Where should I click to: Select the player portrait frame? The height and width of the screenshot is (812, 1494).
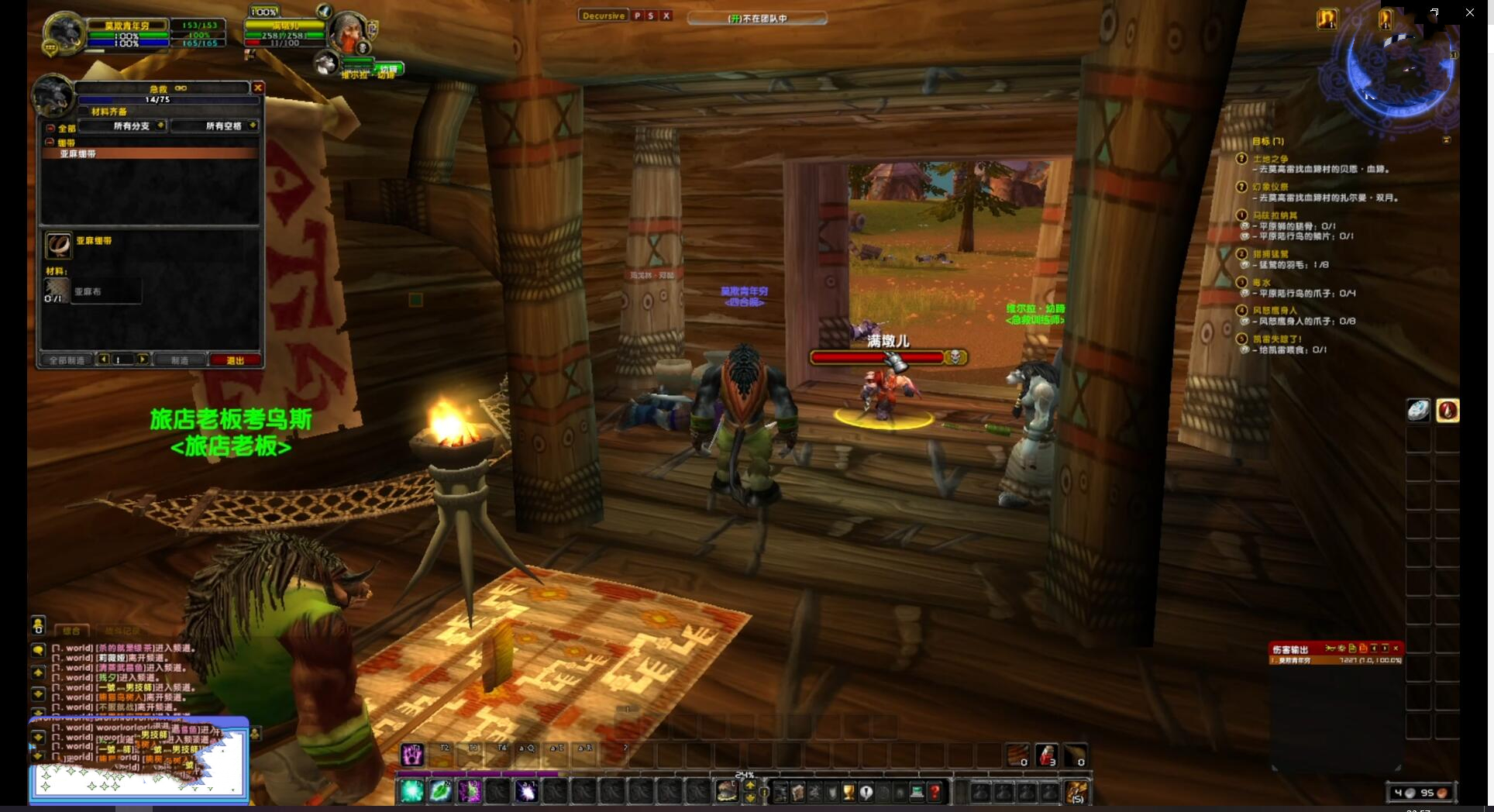64,34
